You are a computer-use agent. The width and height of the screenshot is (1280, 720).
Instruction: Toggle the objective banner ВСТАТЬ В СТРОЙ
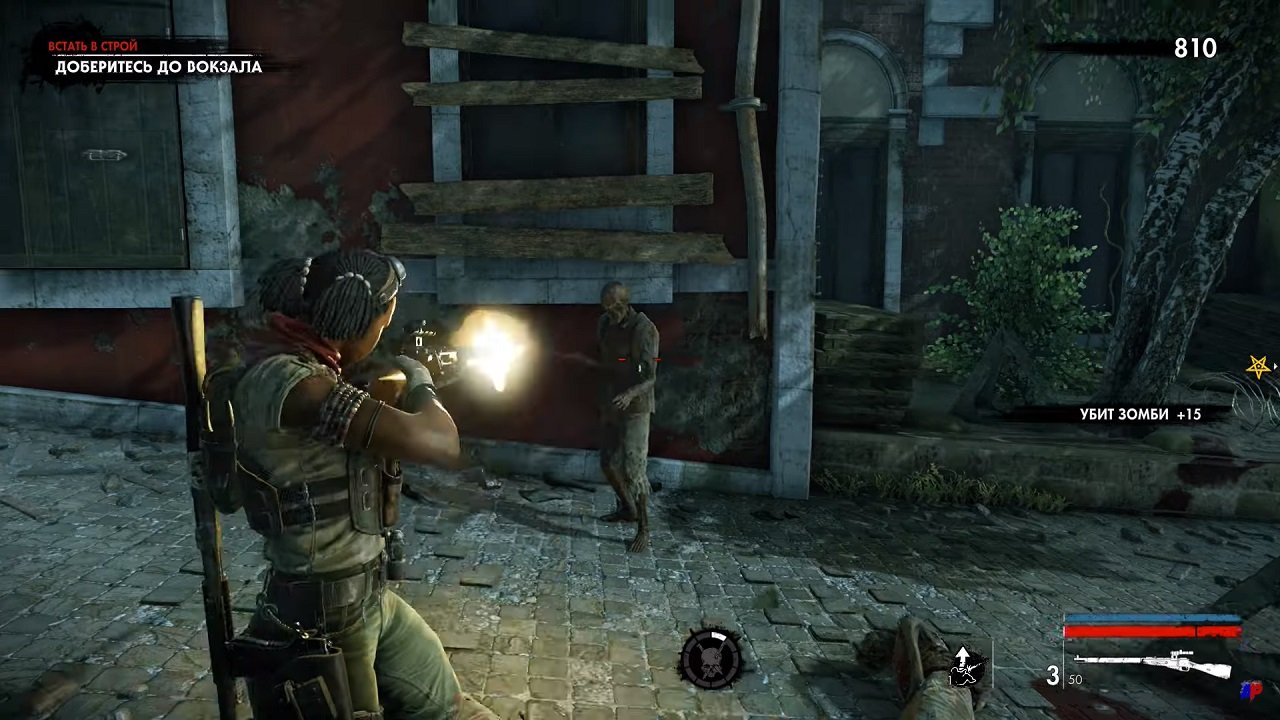[x=95, y=45]
